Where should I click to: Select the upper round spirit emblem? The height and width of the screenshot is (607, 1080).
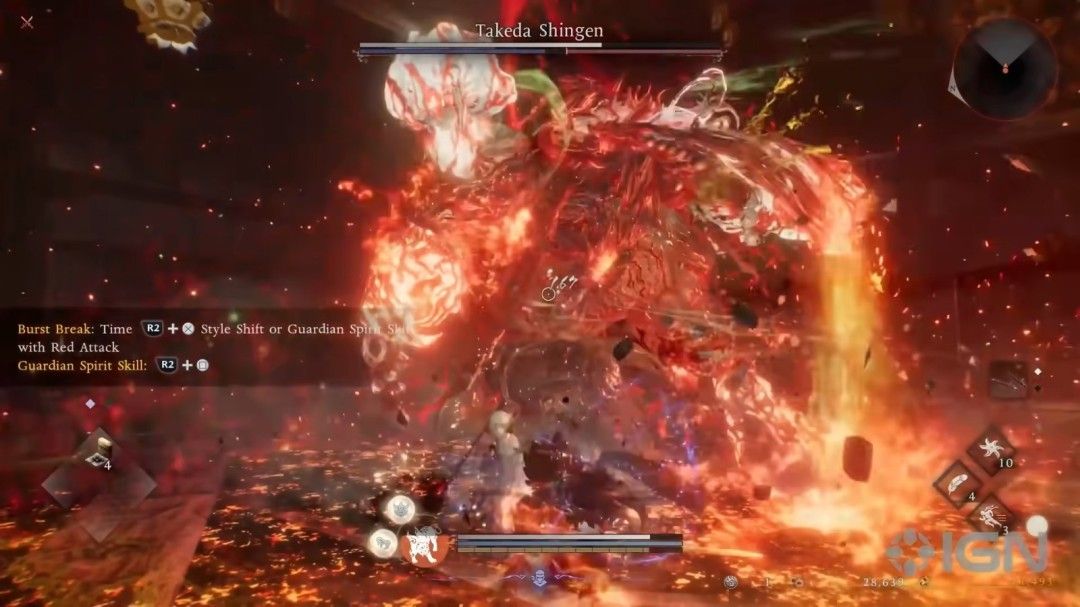[x=401, y=507]
